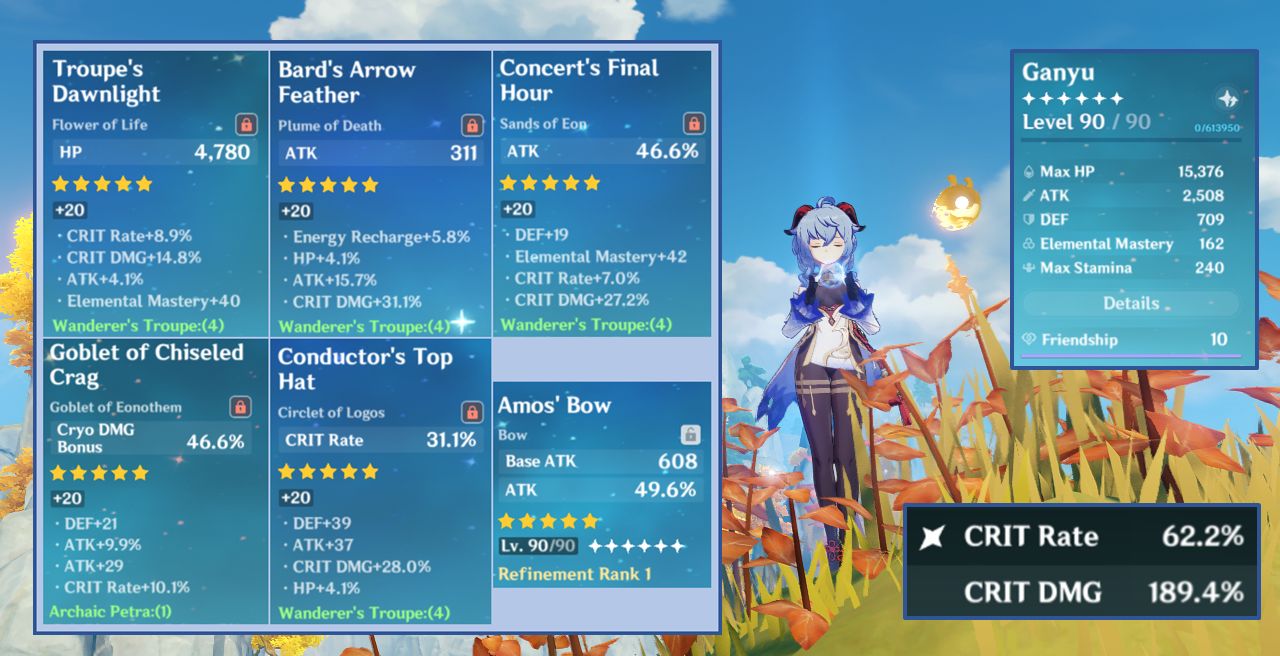Toggle the lock on Conductor's Top Hat
1280x656 pixels.
tap(472, 412)
